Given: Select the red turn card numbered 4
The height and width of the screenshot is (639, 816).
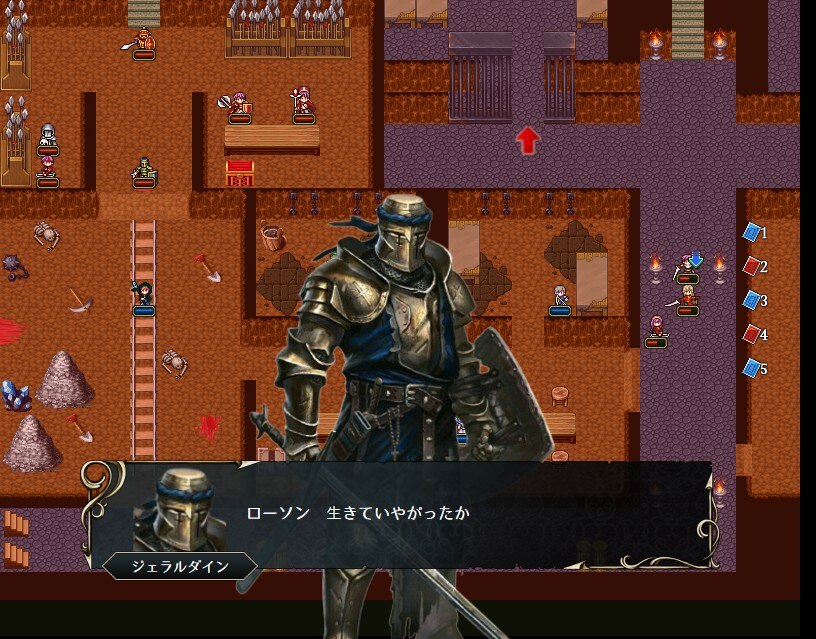Looking at the screenshot, I should coord(752,335).
